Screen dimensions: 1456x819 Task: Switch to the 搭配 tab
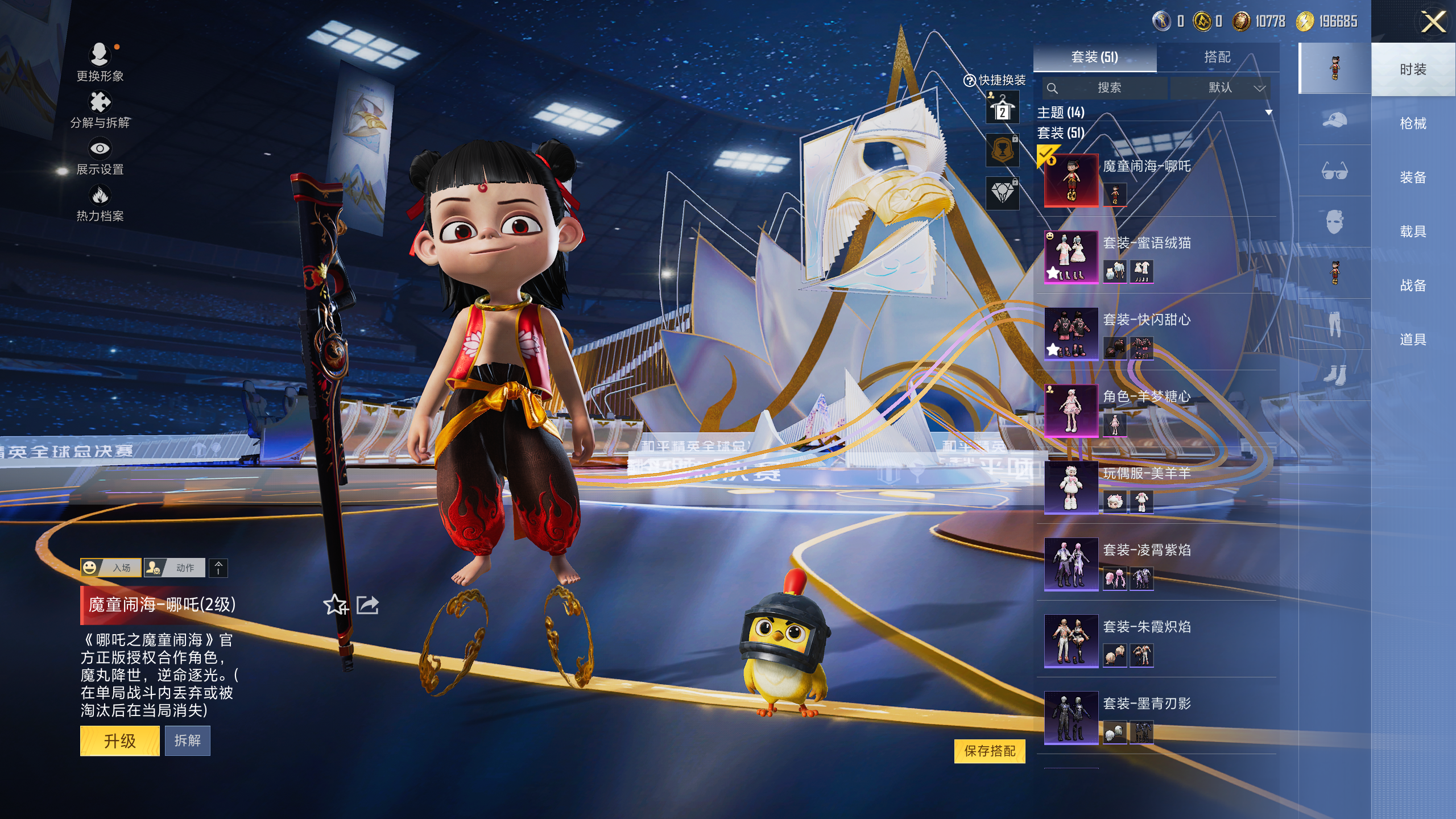(1217, 57)
